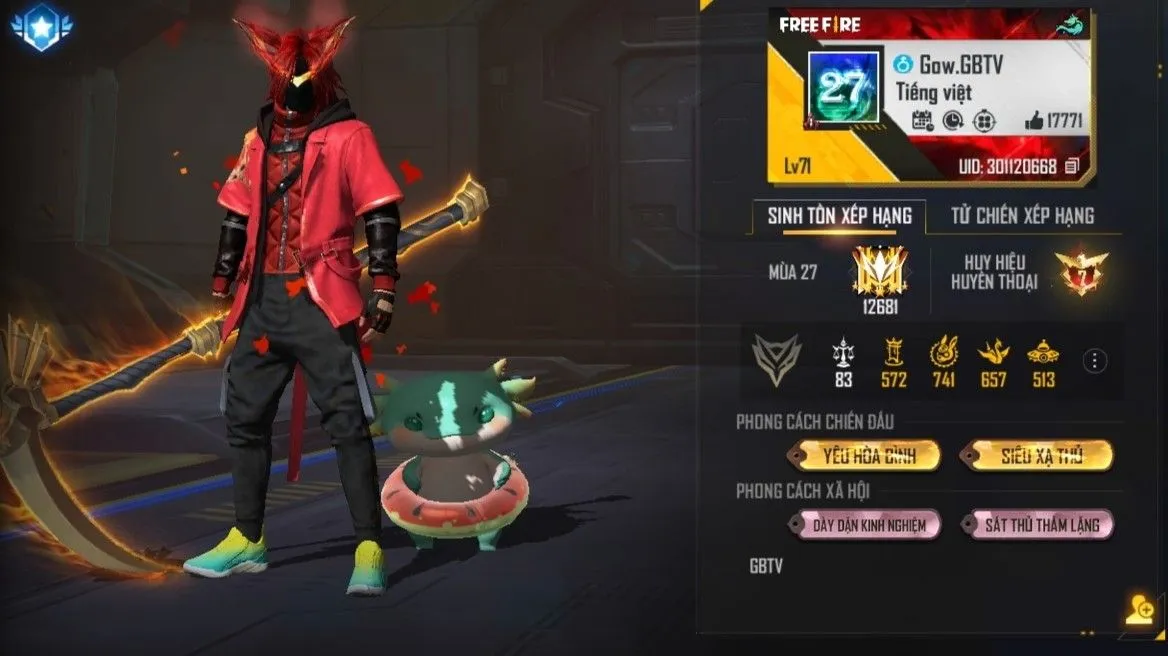Viewport: 1168px width, 656px height.
Task: Tap the thumbs-up likes icon
Action: [x=1034, y=121]
